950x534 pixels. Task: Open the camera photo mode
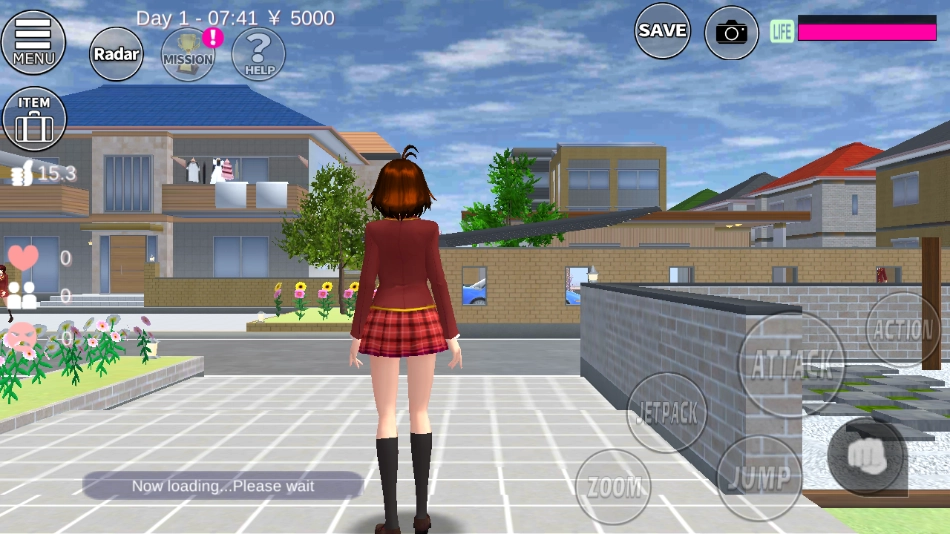(x=732, y=33)
